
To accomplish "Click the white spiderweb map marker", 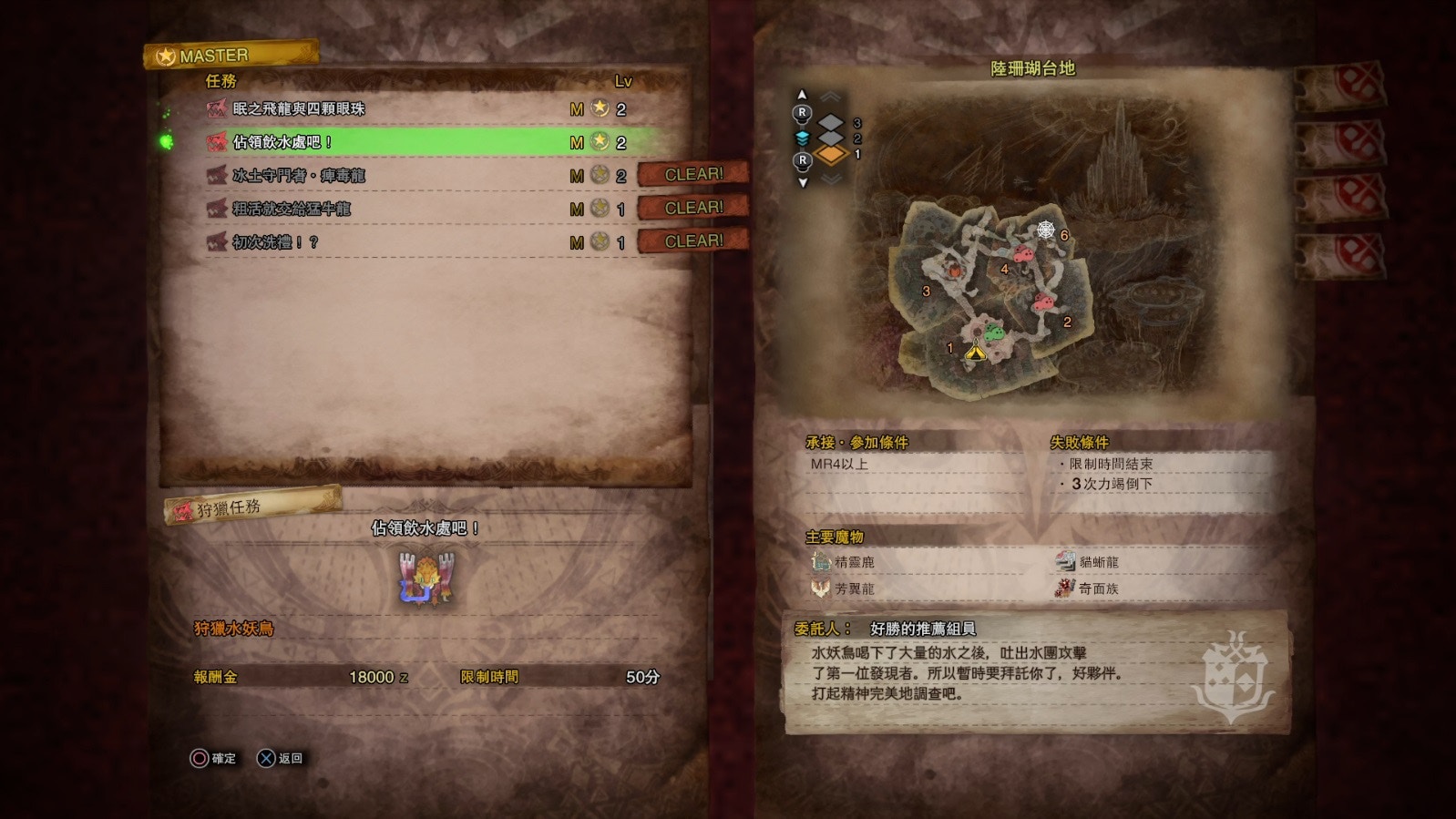I will (1045, 230).
